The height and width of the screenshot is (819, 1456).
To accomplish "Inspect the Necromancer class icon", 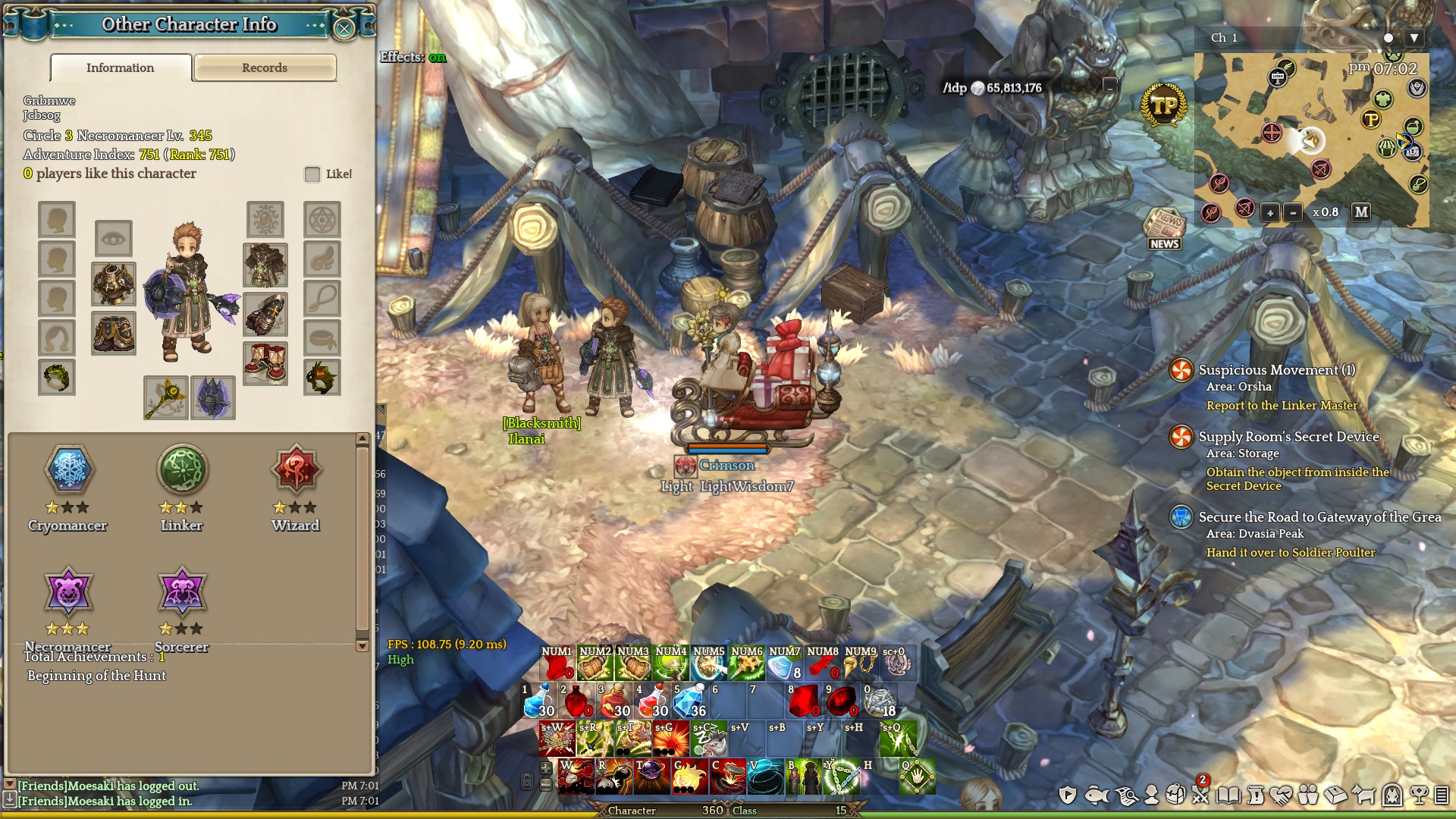I will tap(68, 591).
